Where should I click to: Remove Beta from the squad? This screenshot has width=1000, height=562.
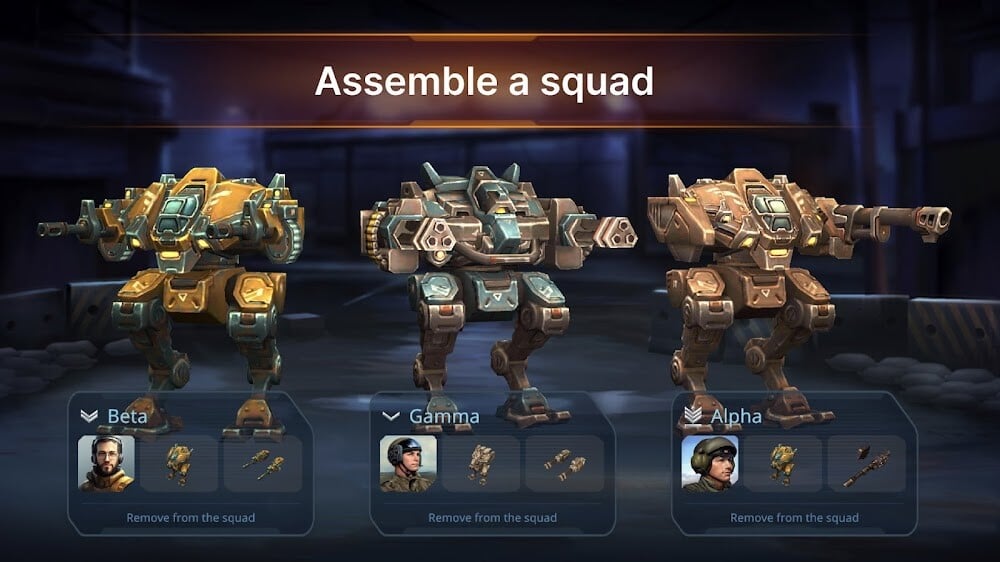(x=190, y=518)
